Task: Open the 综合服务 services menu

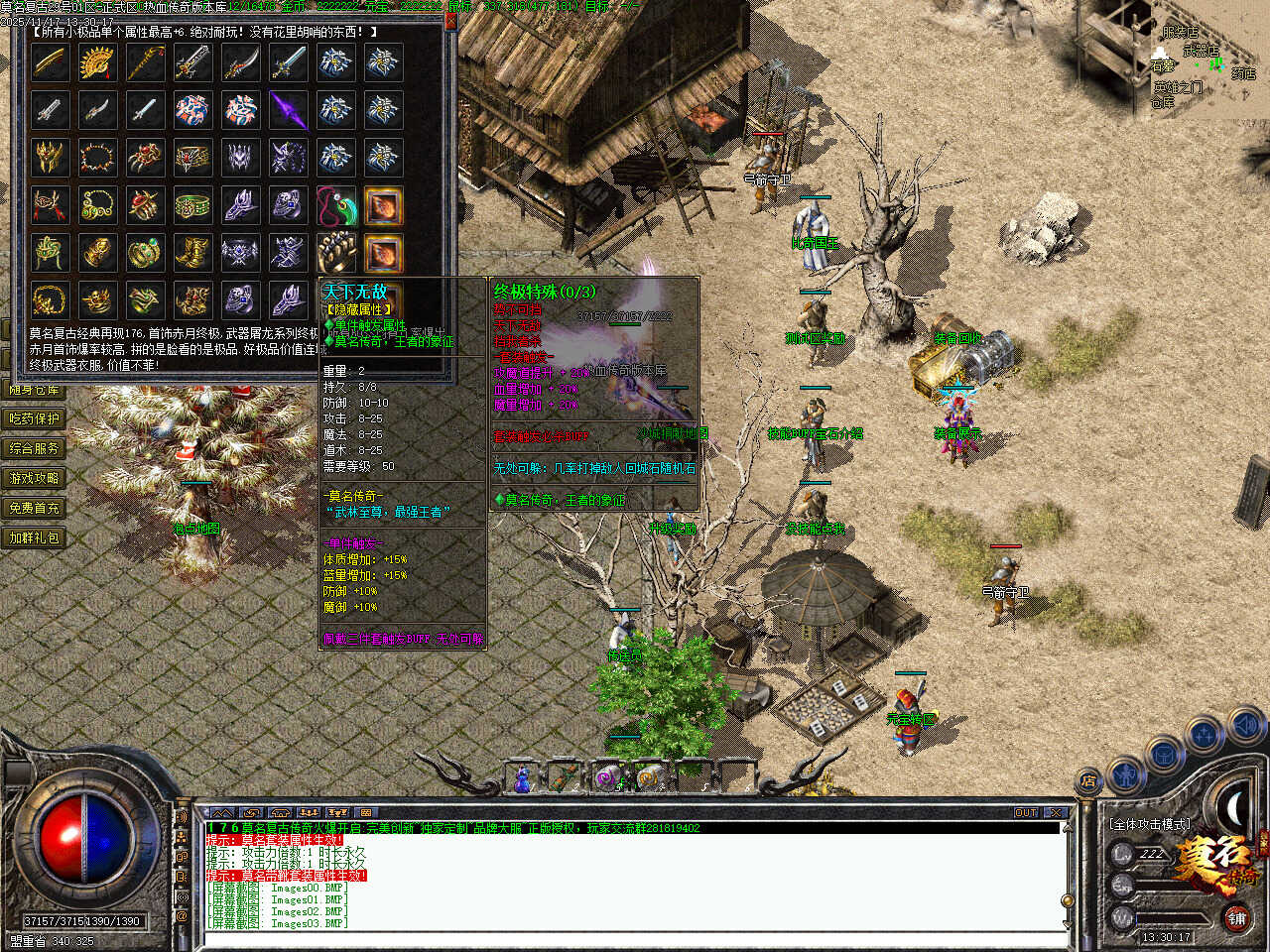Action: coord(35,449)
